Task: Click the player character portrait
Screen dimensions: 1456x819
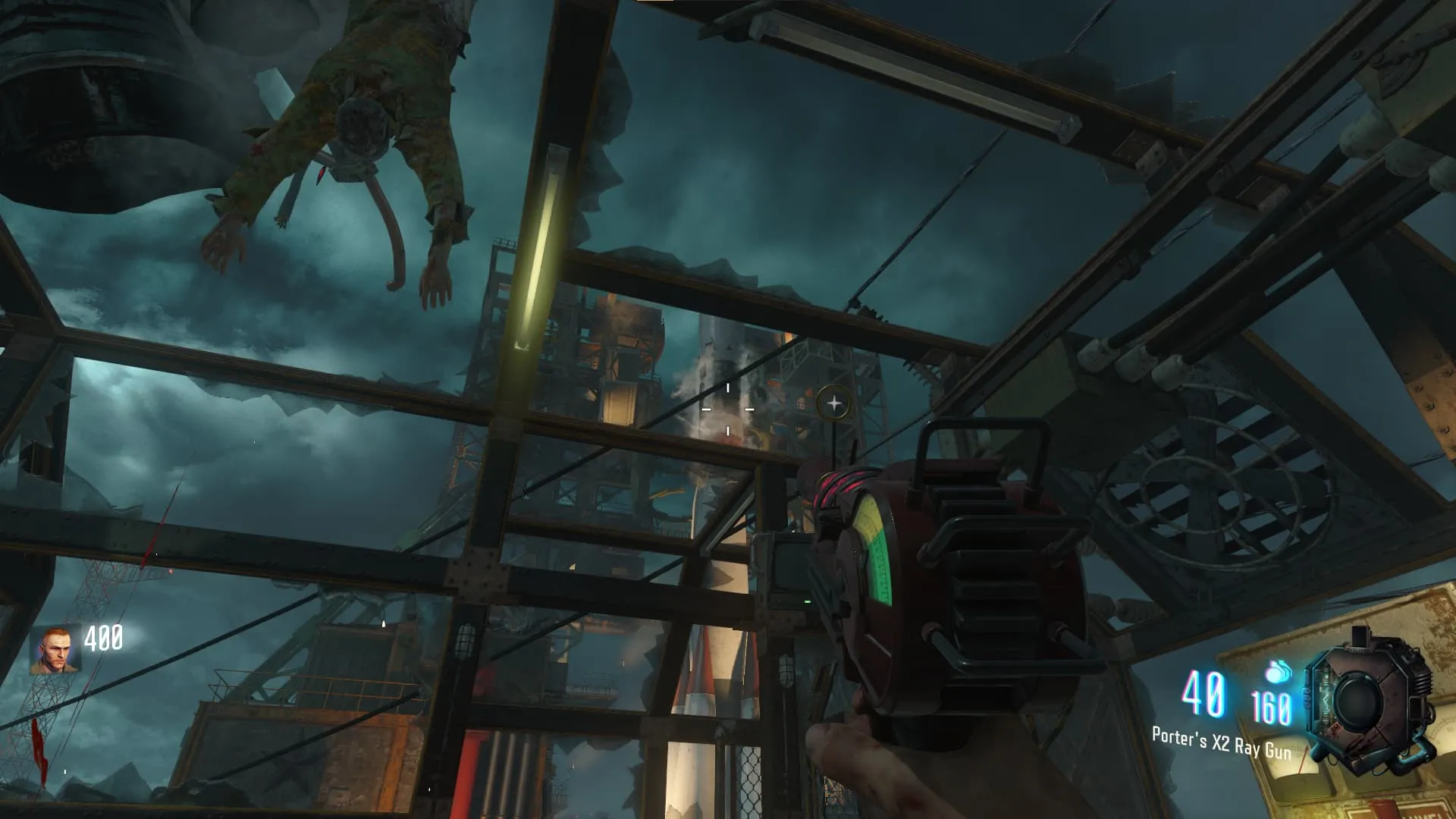Action: point(55,651)
